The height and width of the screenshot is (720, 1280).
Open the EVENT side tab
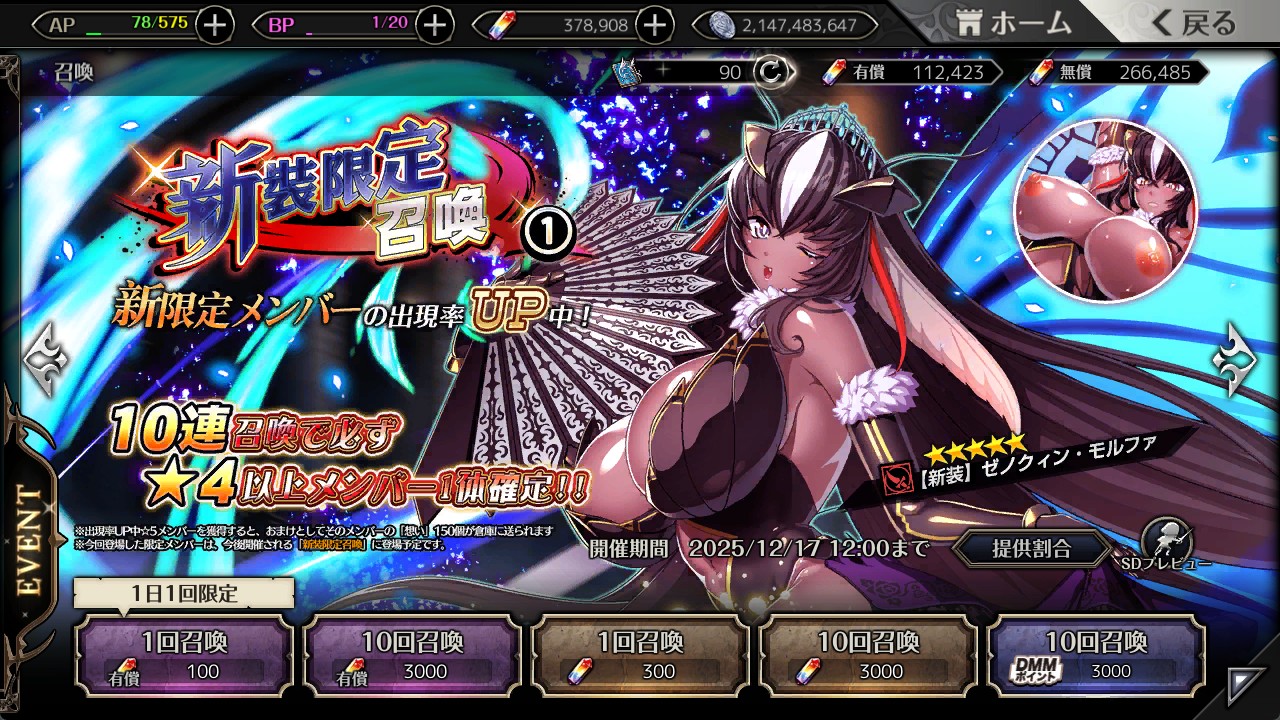[x=30, y=540]
